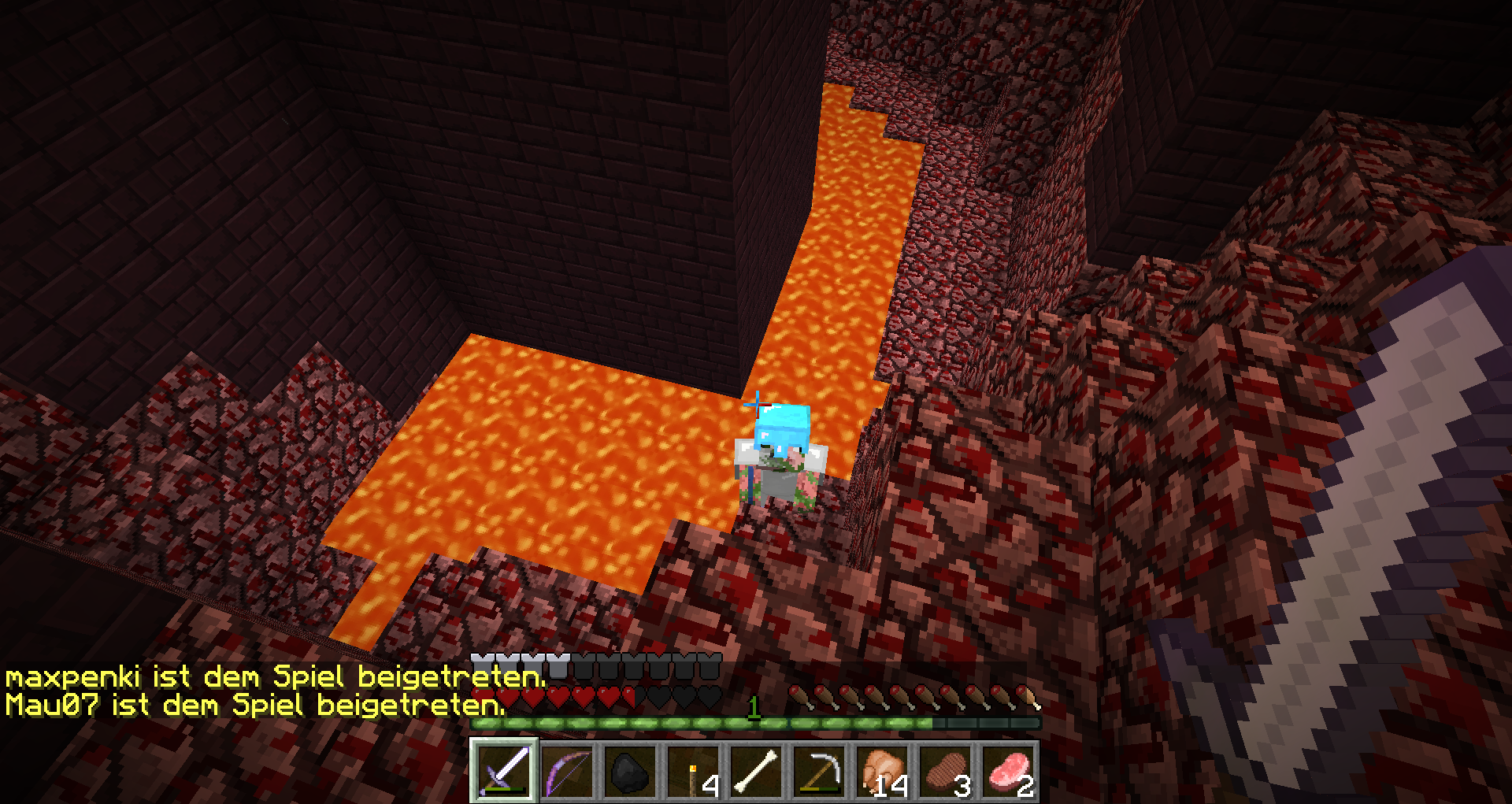Choose the torch stack of 4

point(693,771)
